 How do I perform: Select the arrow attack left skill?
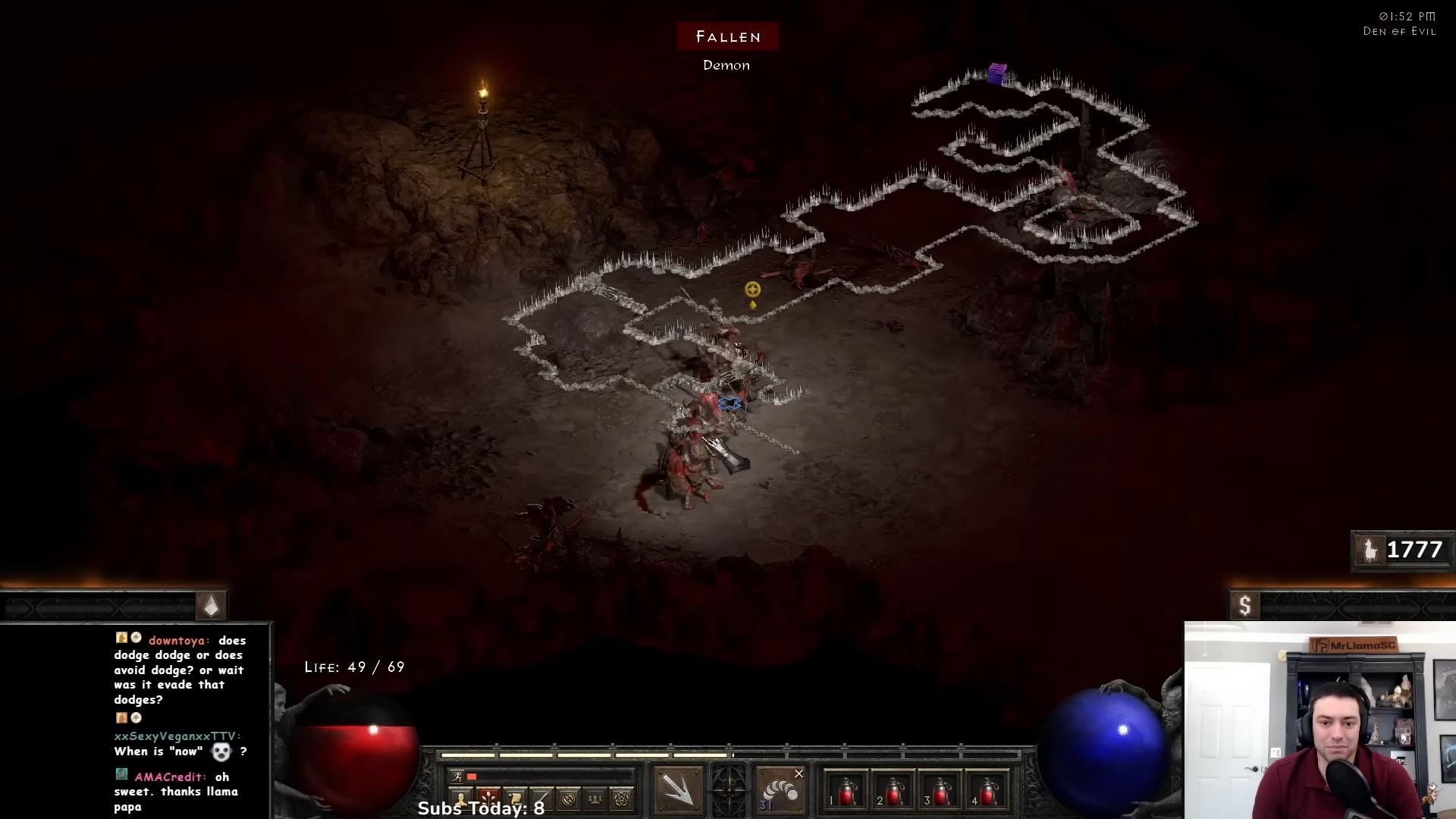coord(679,789)
